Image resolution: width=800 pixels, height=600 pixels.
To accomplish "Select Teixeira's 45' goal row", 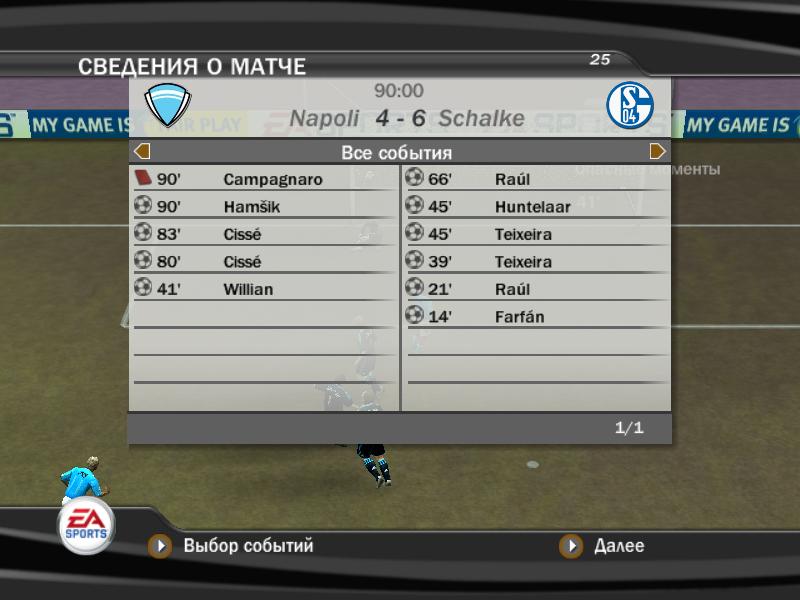I will click(x=536, y=235).
